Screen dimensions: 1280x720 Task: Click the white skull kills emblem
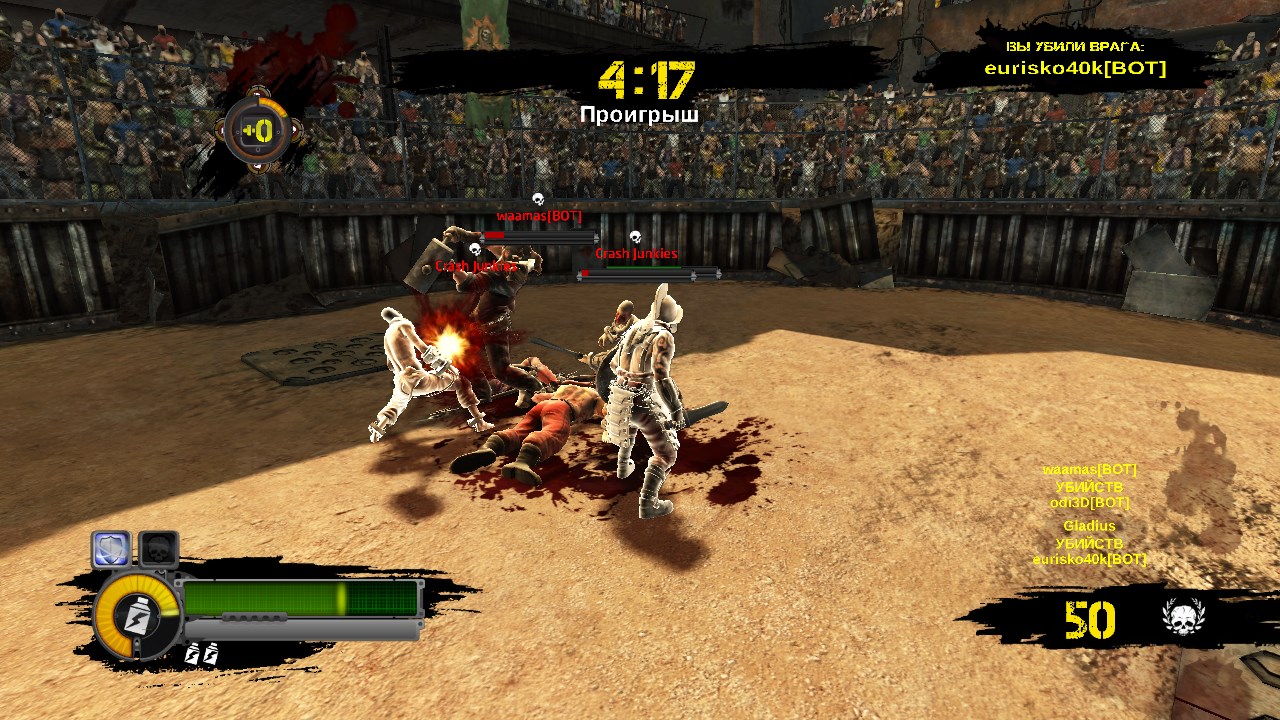[1184, 619]
